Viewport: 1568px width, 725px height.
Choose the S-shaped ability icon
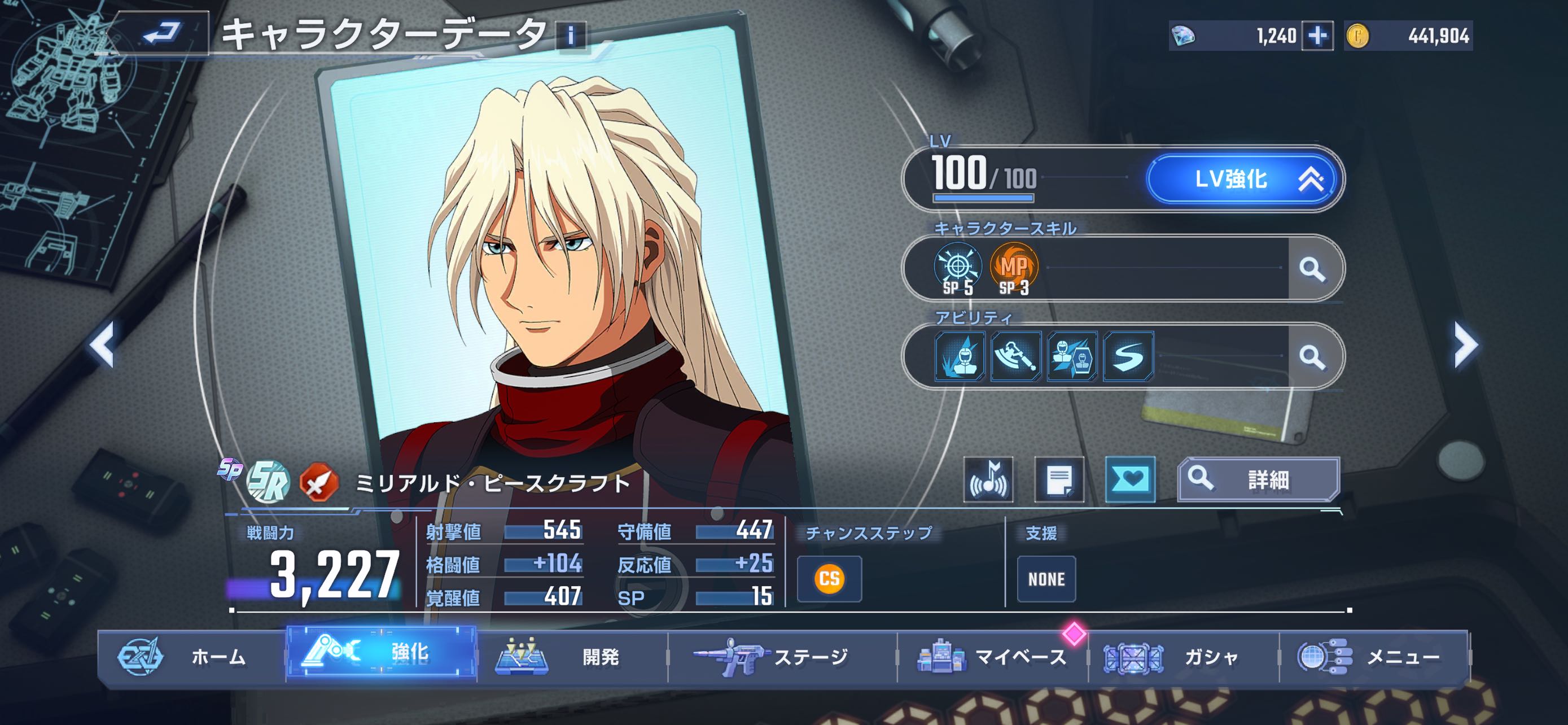(1128, 357)
